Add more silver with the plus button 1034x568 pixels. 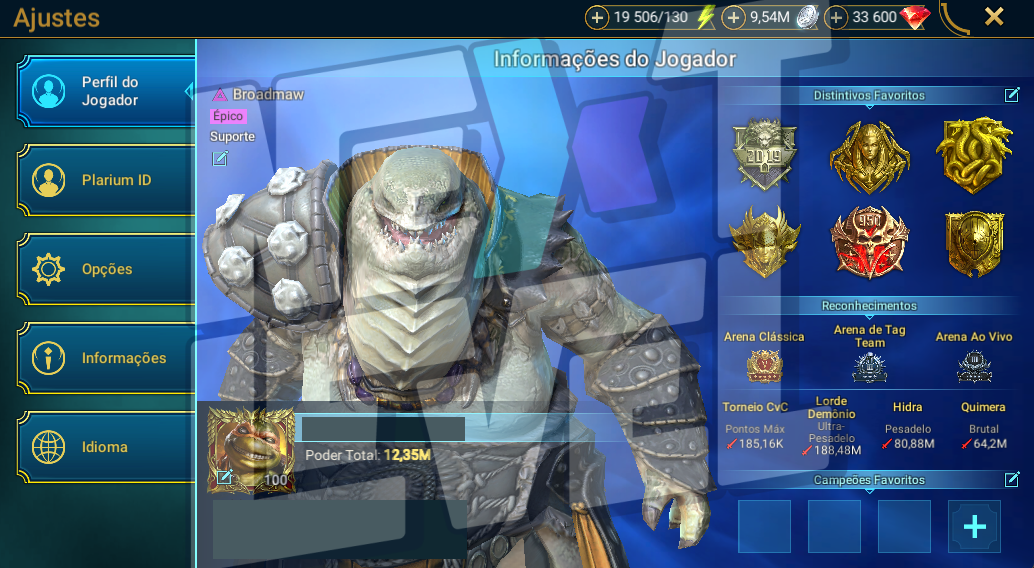pyautogui.click(x=733, y=17)
